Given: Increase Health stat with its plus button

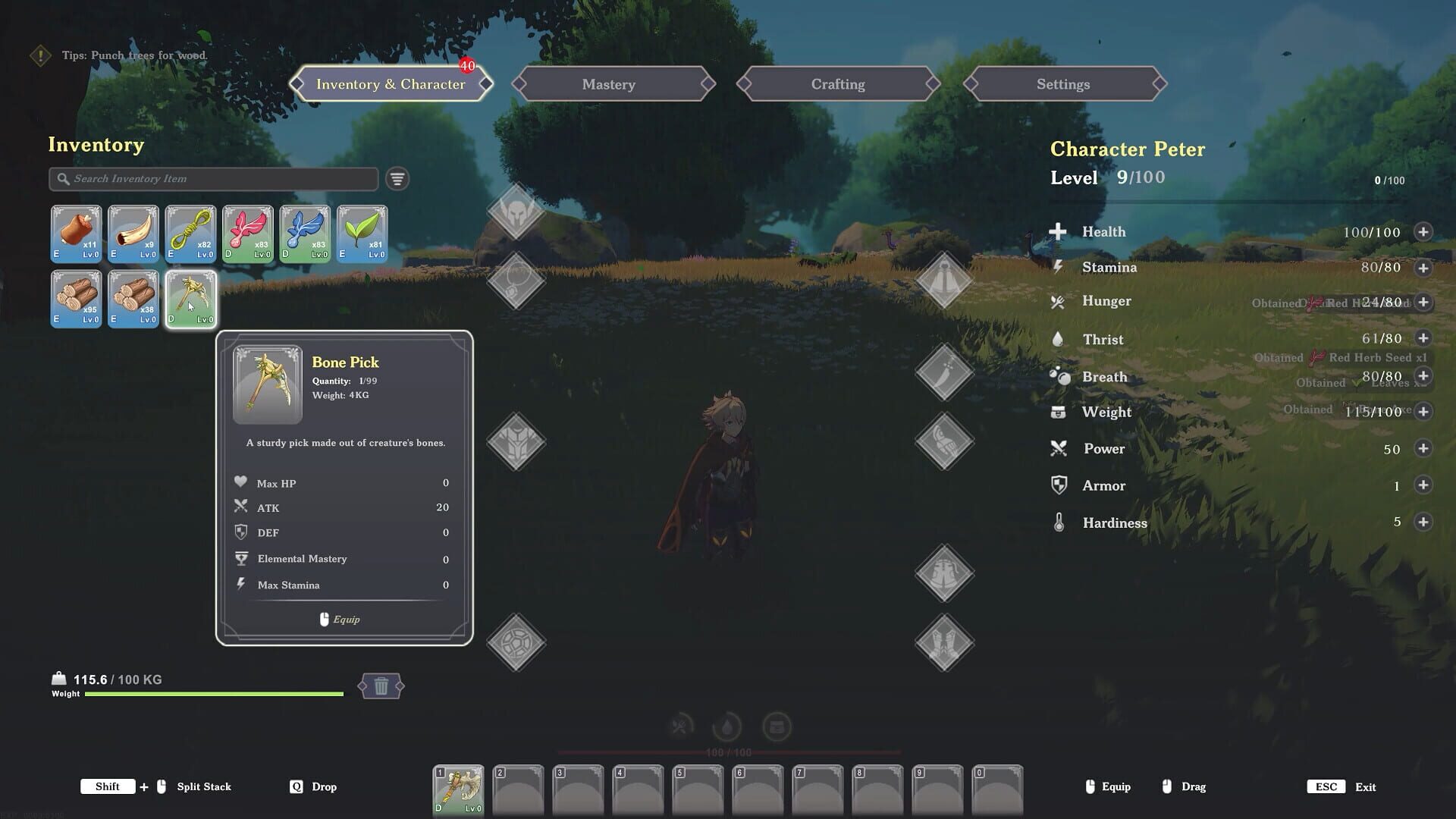Looking at the screenshot, I should (1423, 232).
